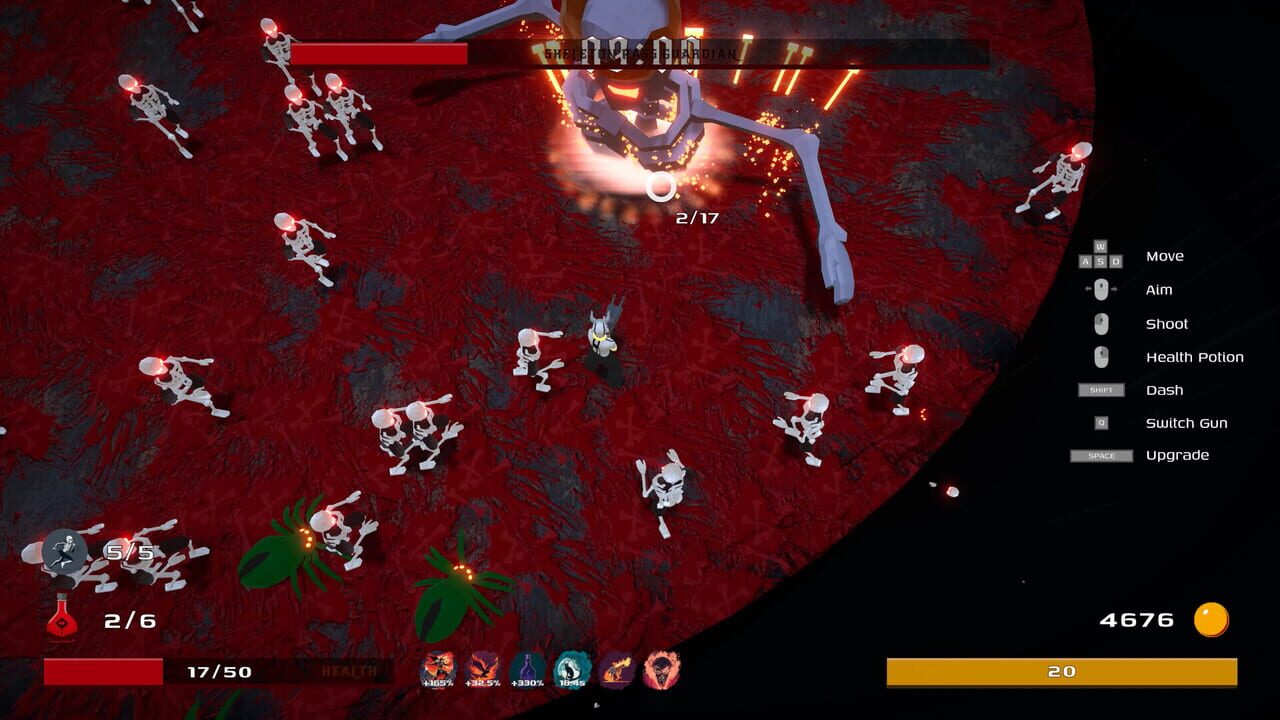This screenshot has height=720, width=1280.
Task: Expand the Shoot mouse control entry
Action: [1100, 323]
